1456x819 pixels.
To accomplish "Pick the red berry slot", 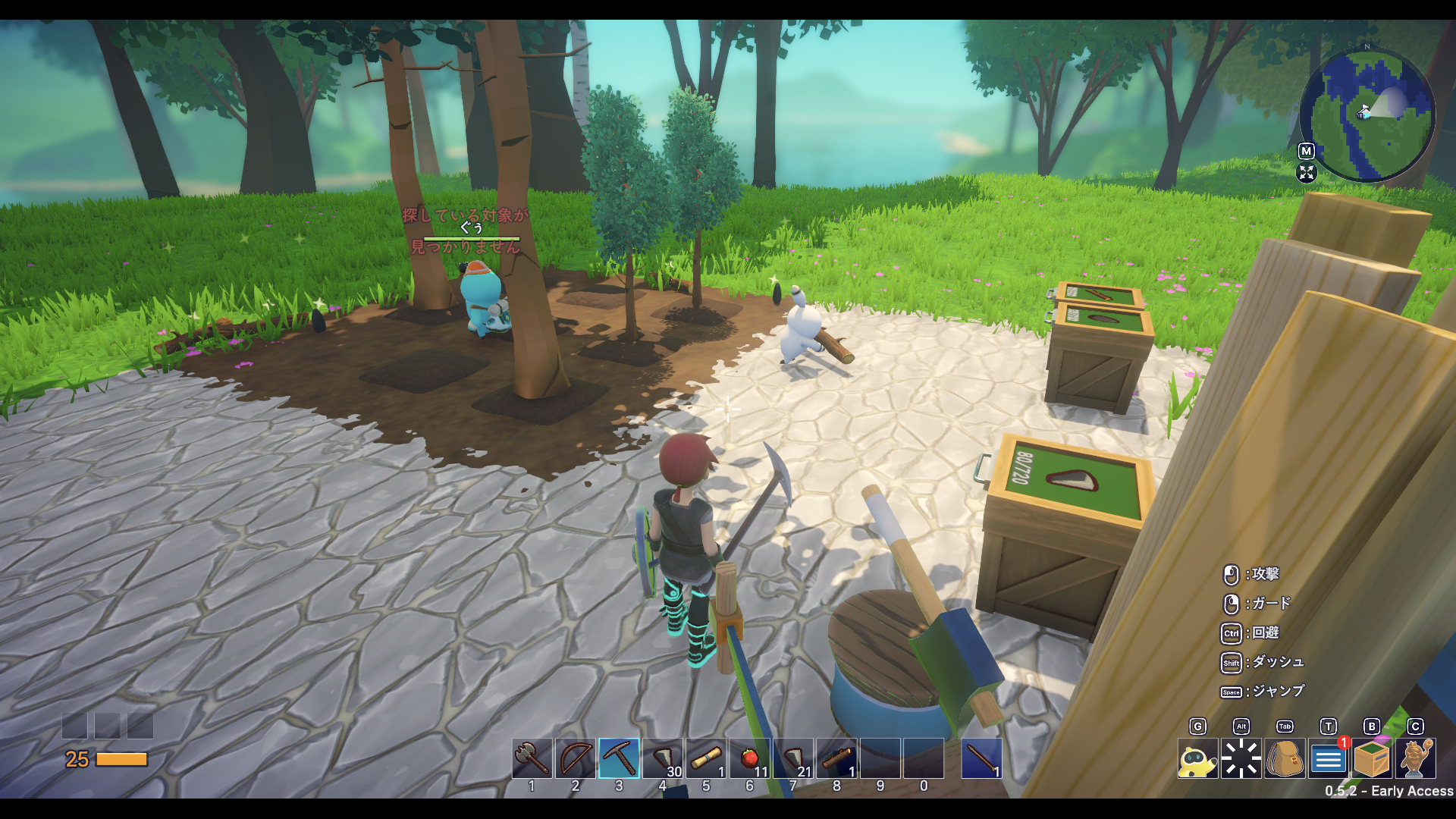I will (750, 758).
